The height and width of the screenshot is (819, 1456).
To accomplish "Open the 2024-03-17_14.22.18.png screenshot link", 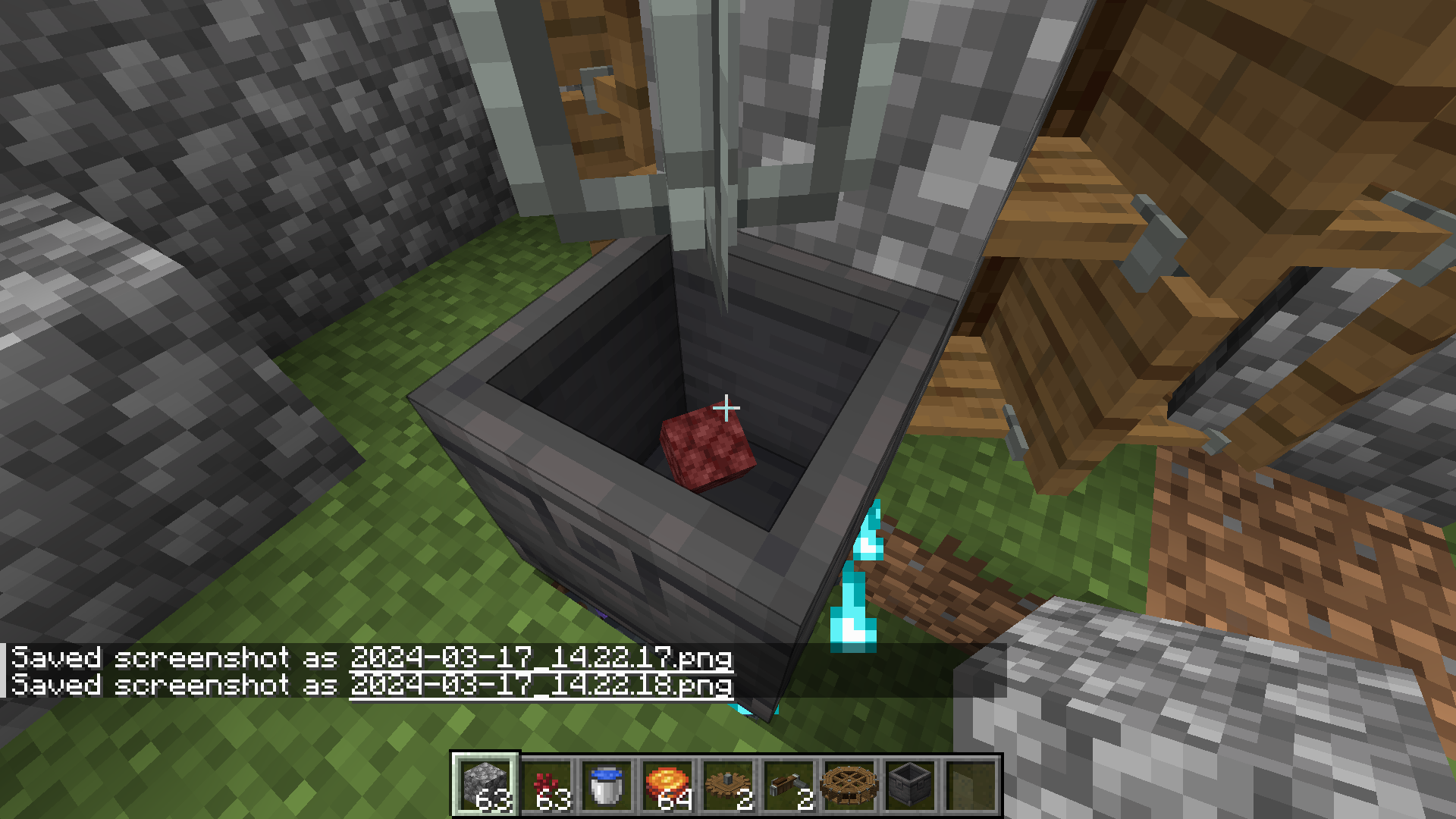I will (x=538, y=686).
